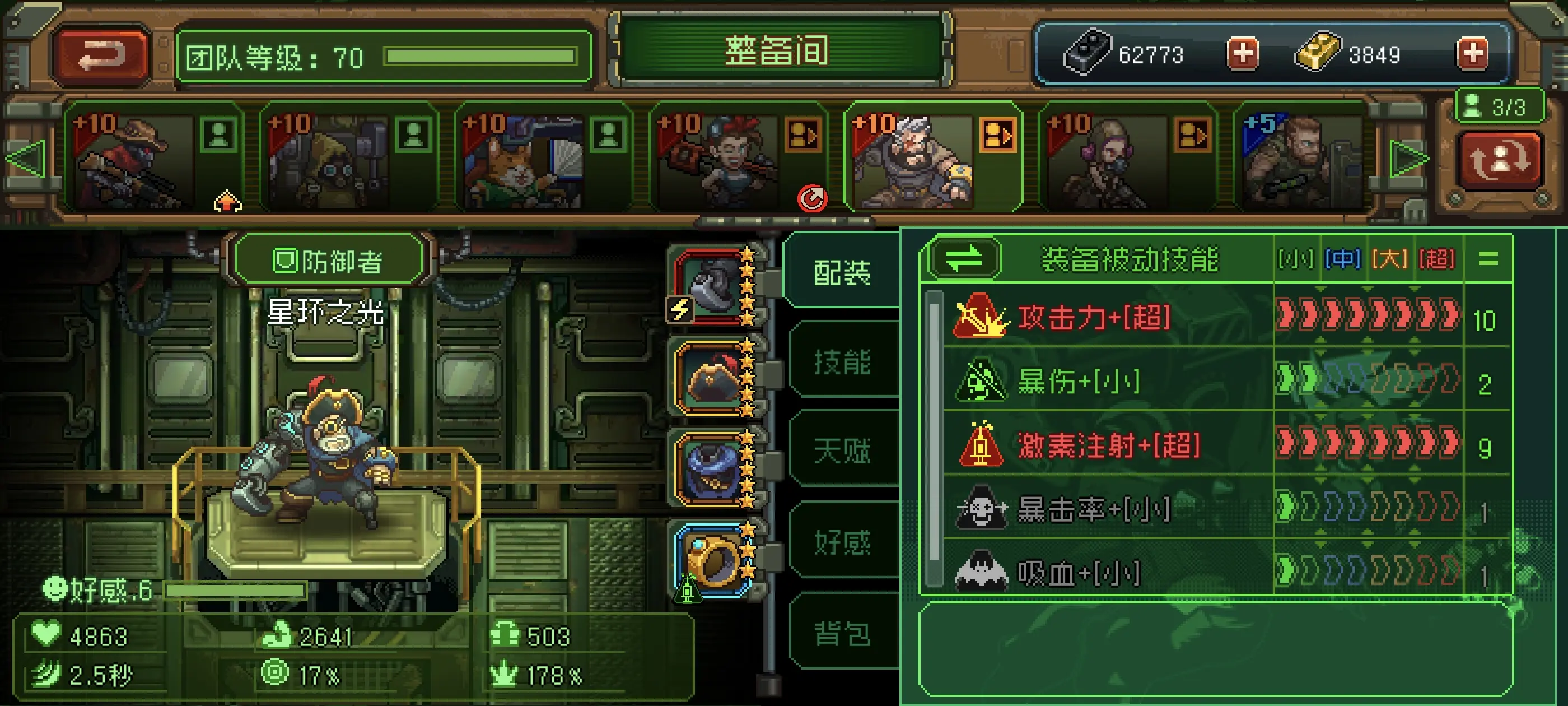Open the 天赋 tab
This screenshot has width=1568, height=706.
[842, 452]
